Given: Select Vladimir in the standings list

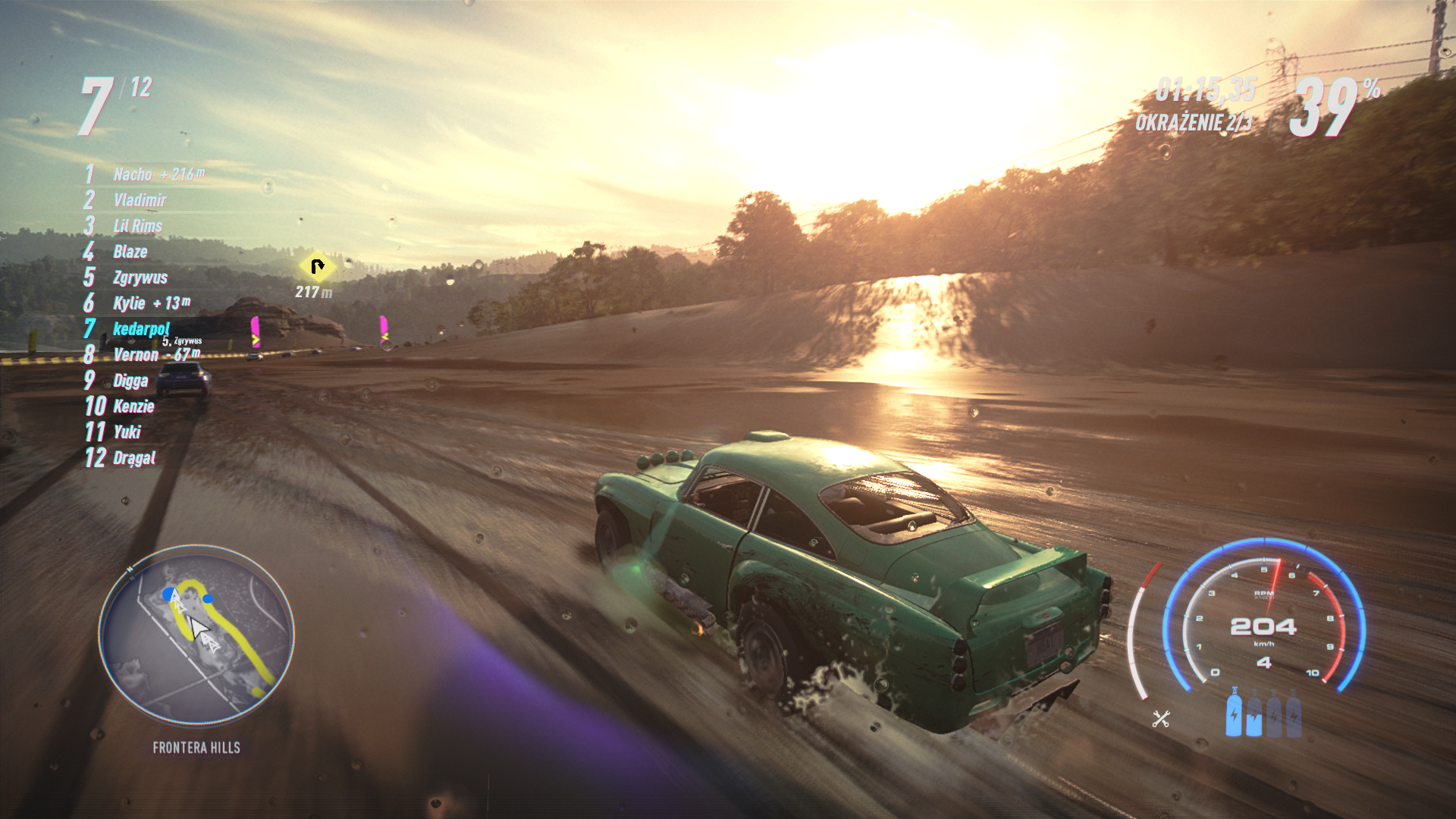Looking at the screenshot, I should (140, 200).
